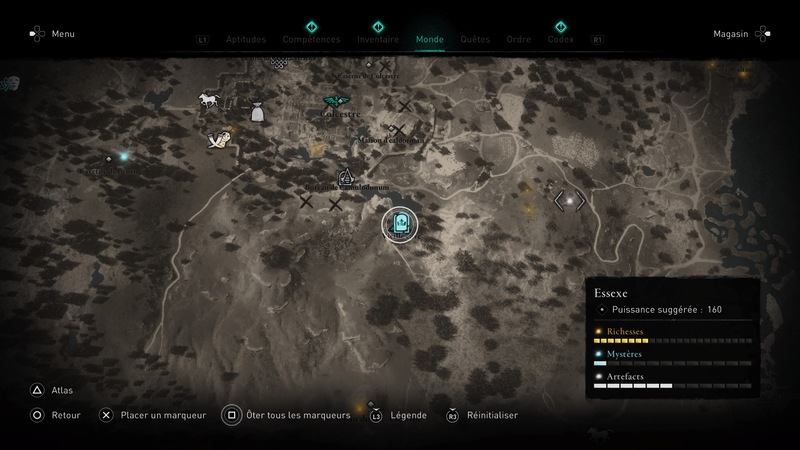Go to the Inventaire tab

click(378, 40)
